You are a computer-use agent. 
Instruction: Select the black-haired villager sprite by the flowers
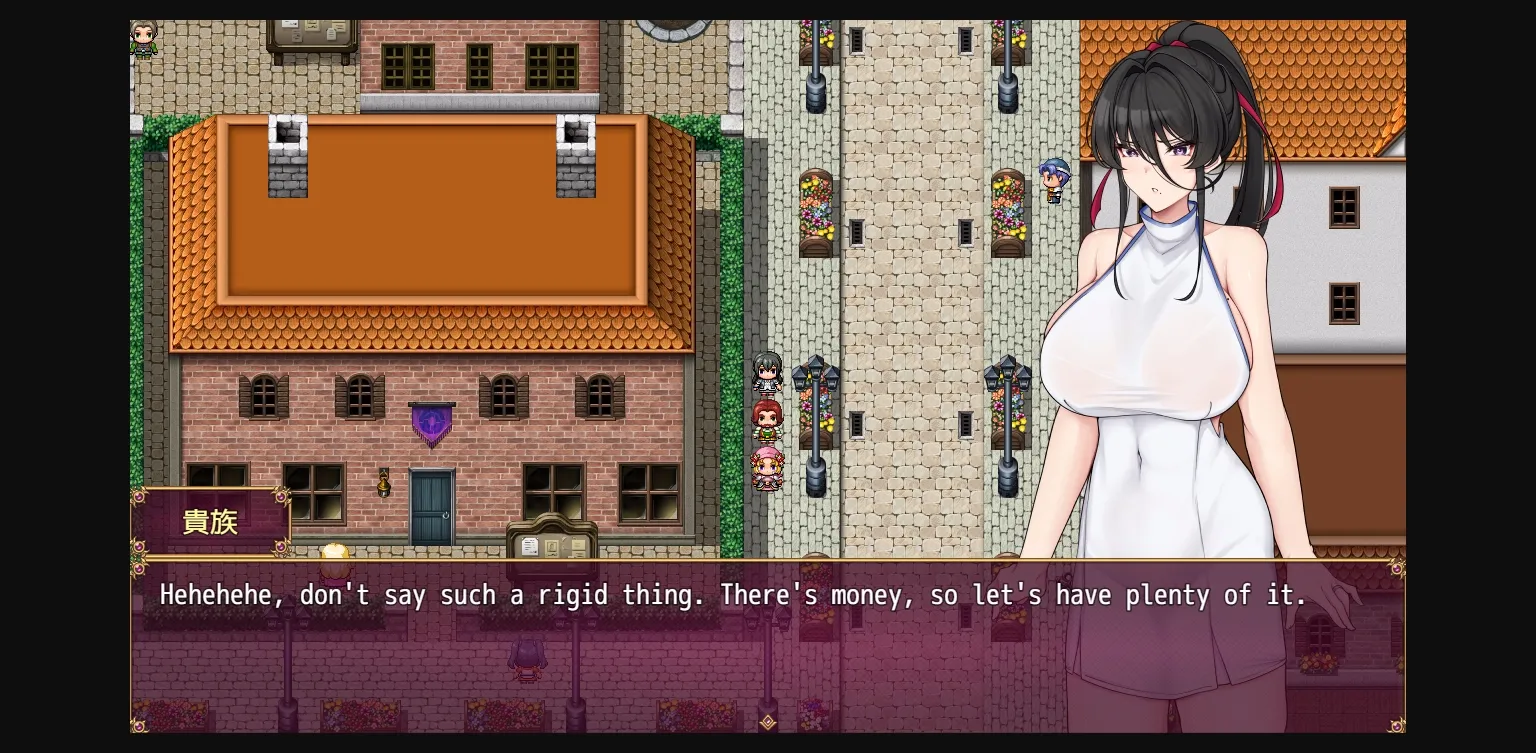(766, 375)
